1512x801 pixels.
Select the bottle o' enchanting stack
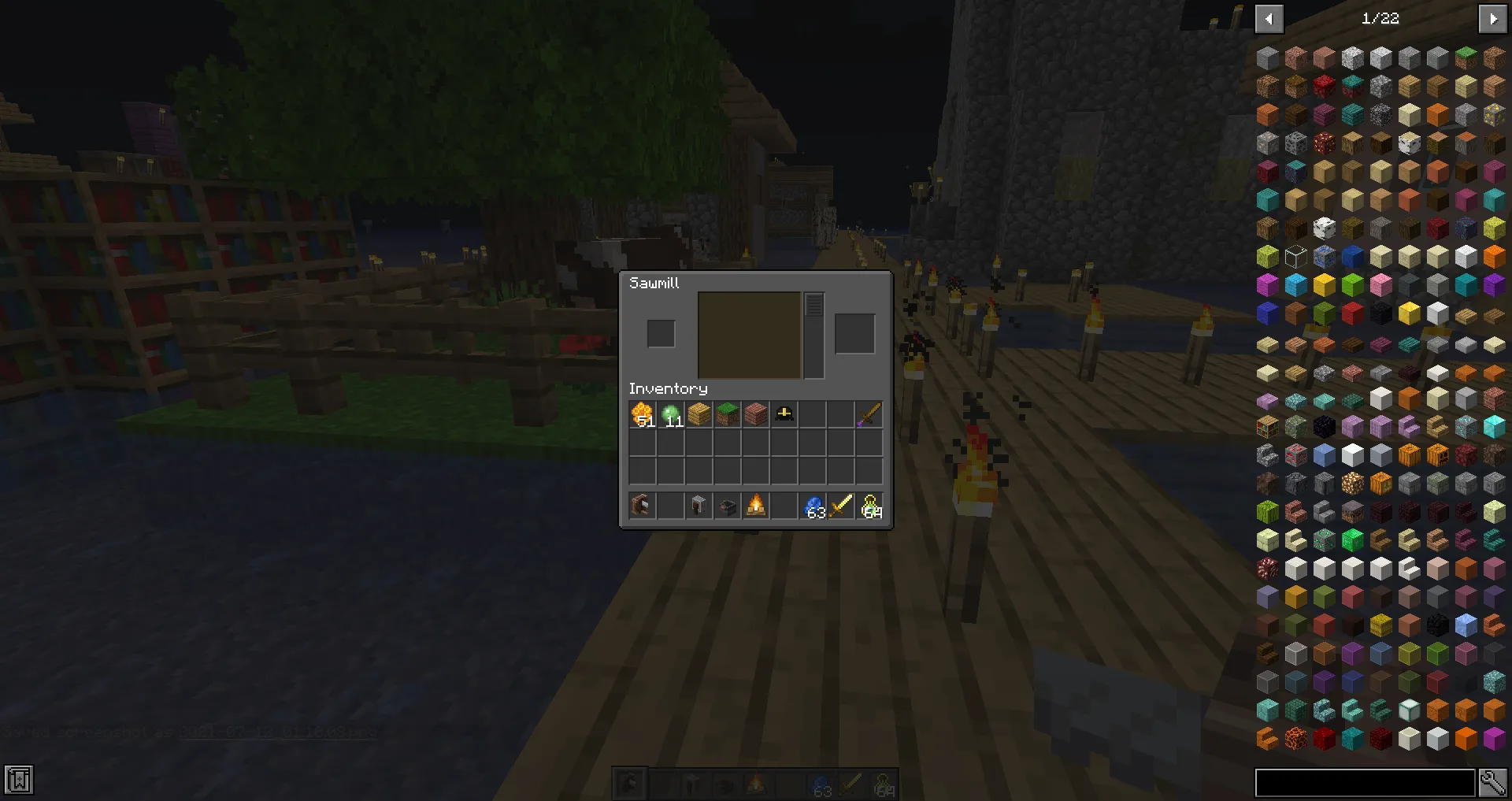coord(869,506)
